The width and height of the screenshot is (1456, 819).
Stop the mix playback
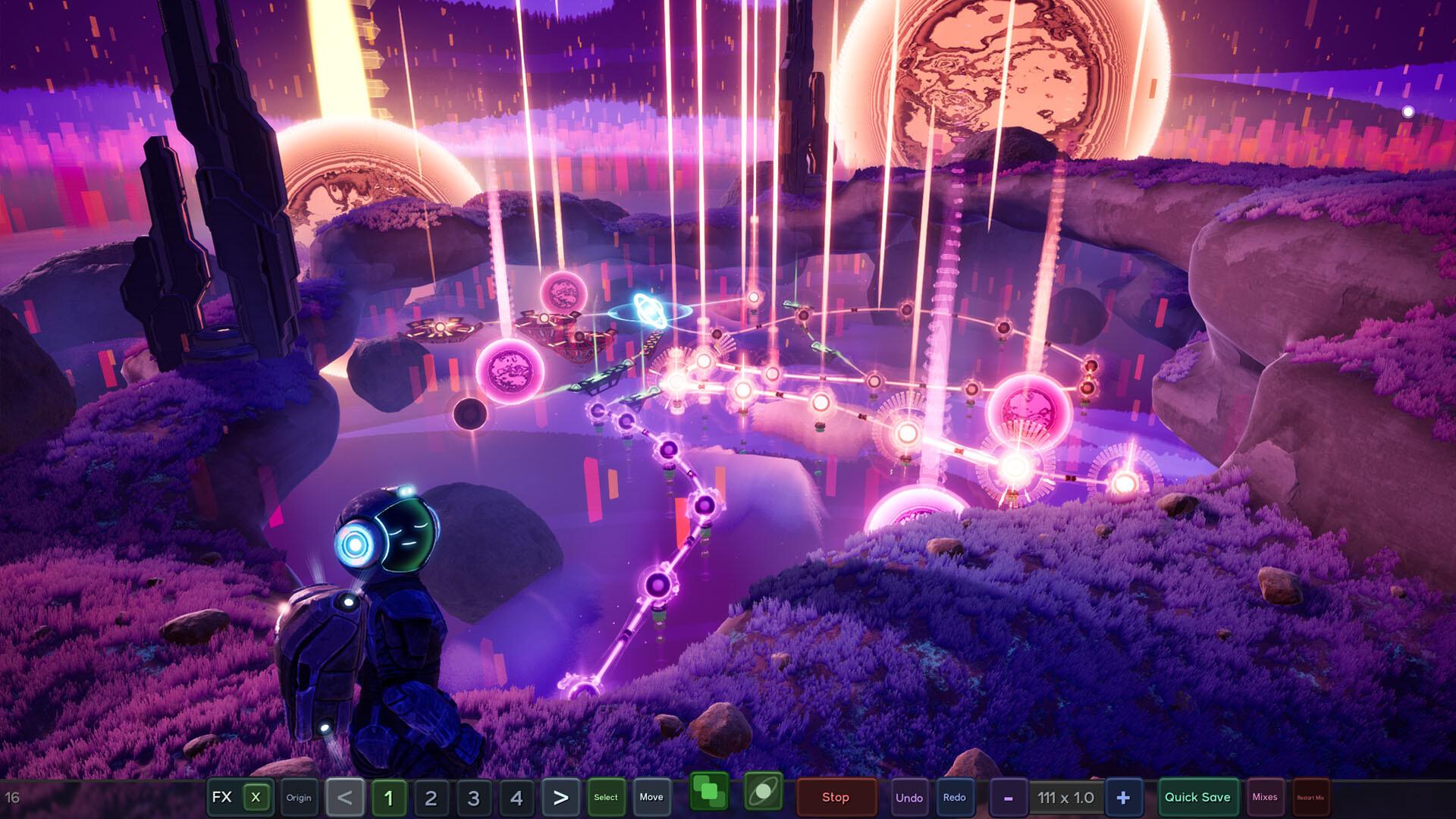point(836,798)
